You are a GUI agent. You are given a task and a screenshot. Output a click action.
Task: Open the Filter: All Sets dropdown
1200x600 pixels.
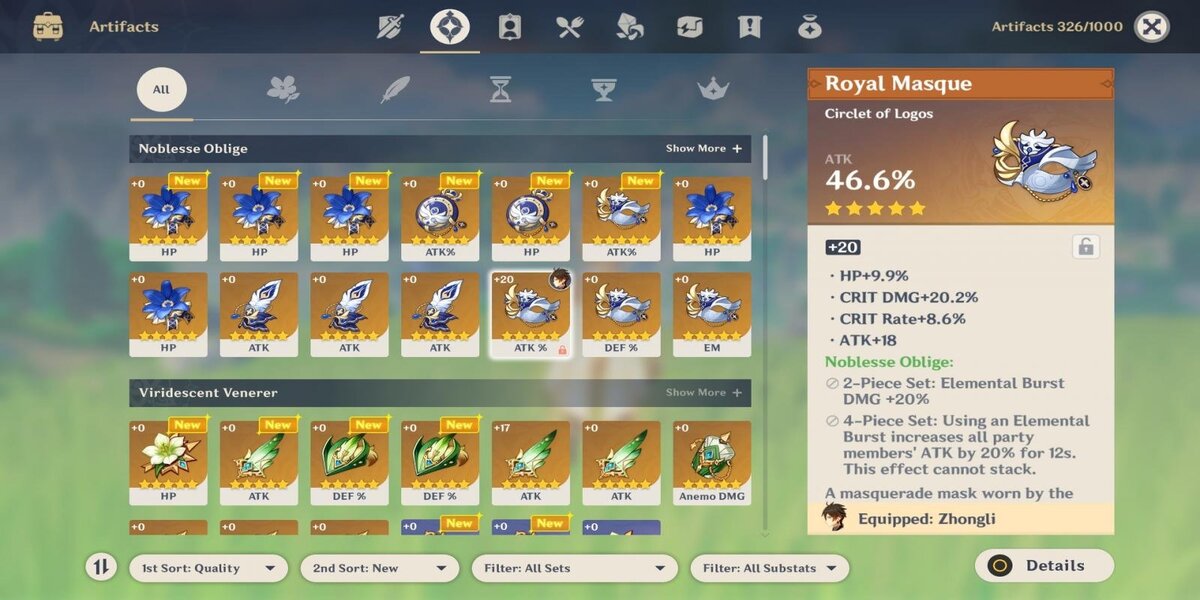(574, 568)
